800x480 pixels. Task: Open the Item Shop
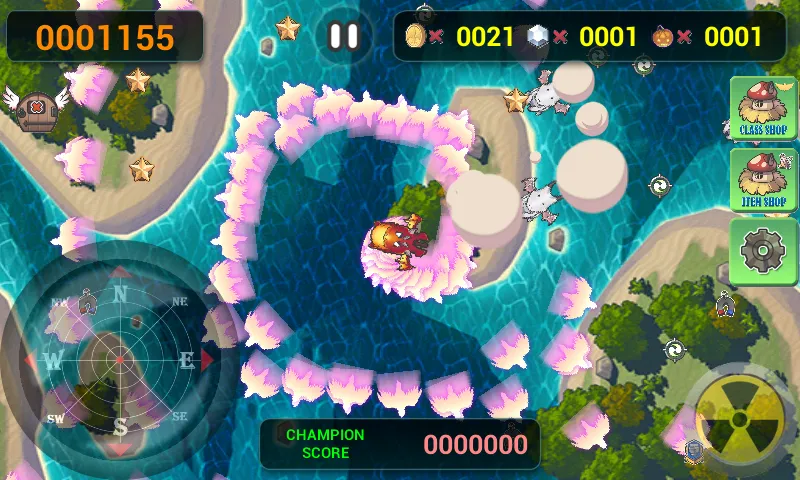coord(763,180)
